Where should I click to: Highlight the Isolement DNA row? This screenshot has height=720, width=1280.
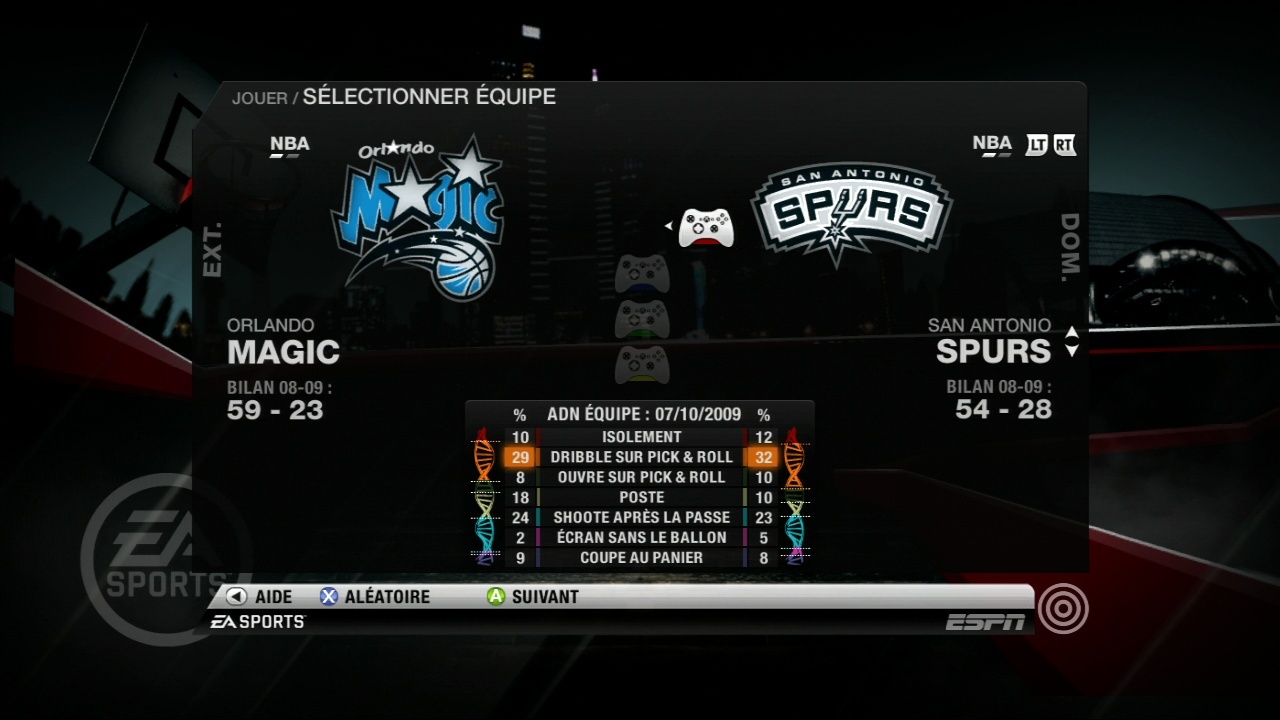point(641,437)
